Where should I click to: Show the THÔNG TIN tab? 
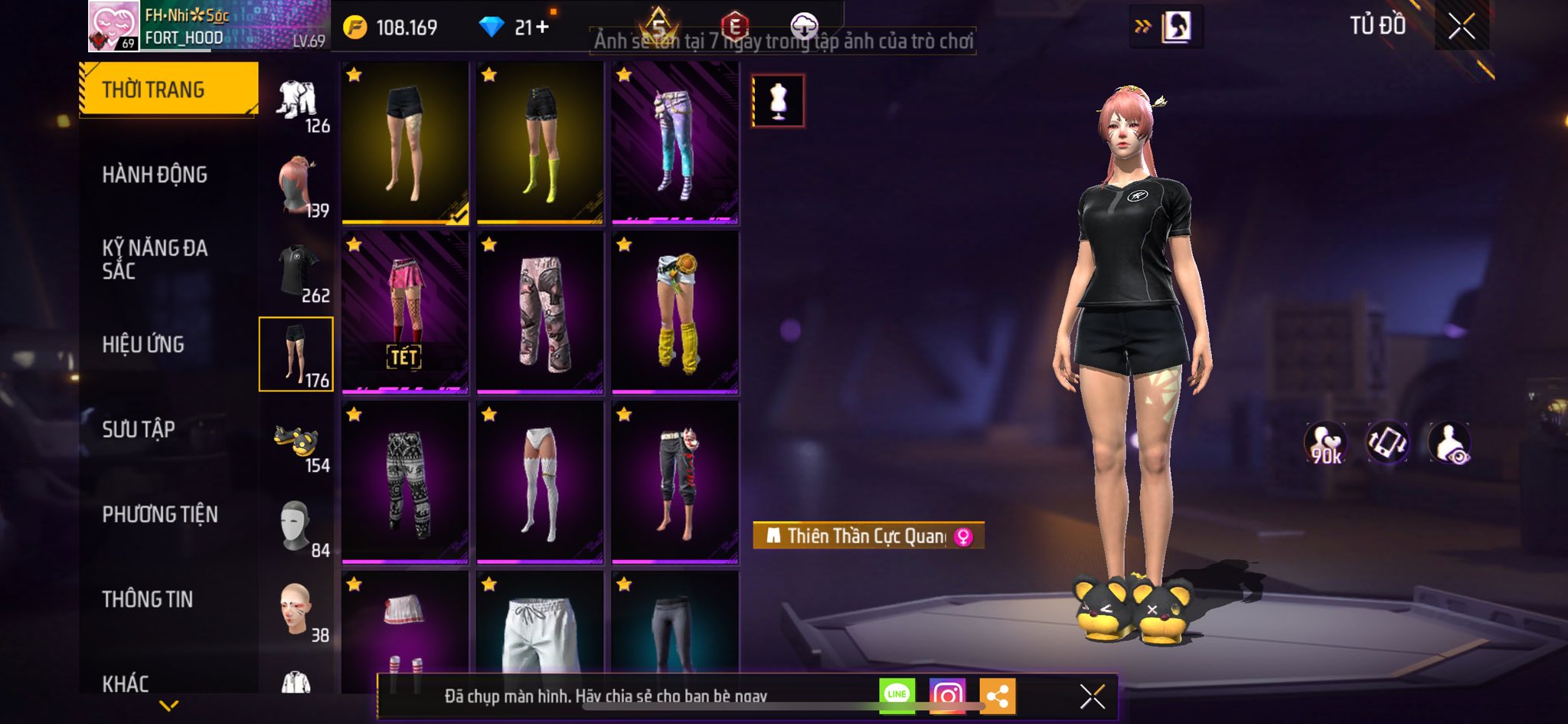tap(148, 600)
